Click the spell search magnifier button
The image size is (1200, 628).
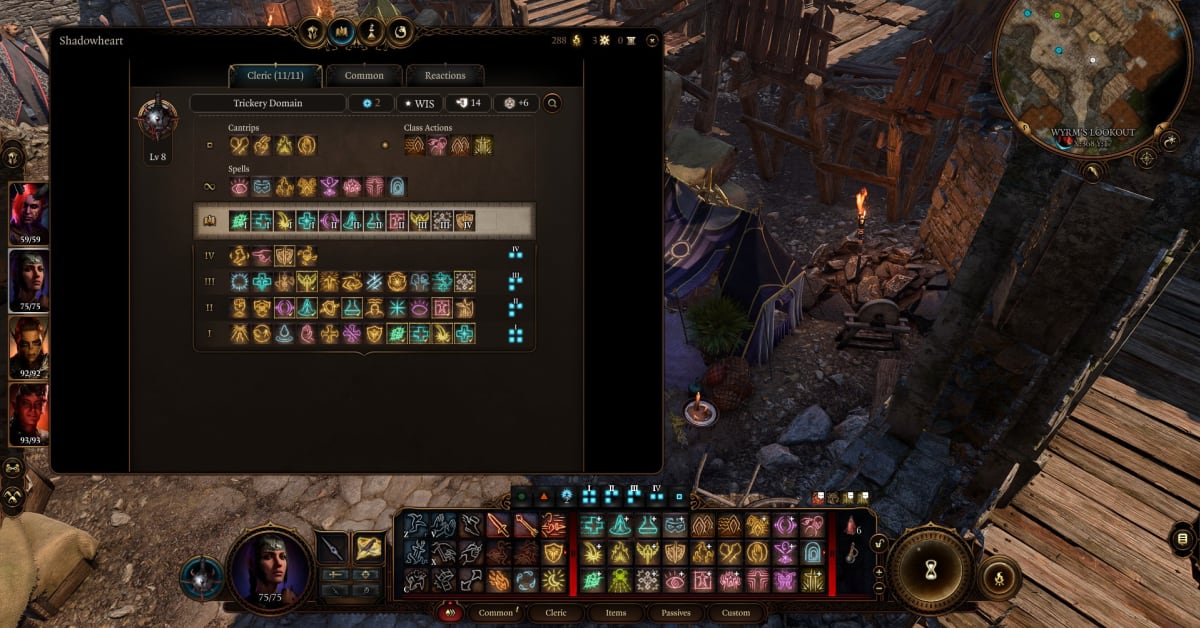tap(551, 103)
